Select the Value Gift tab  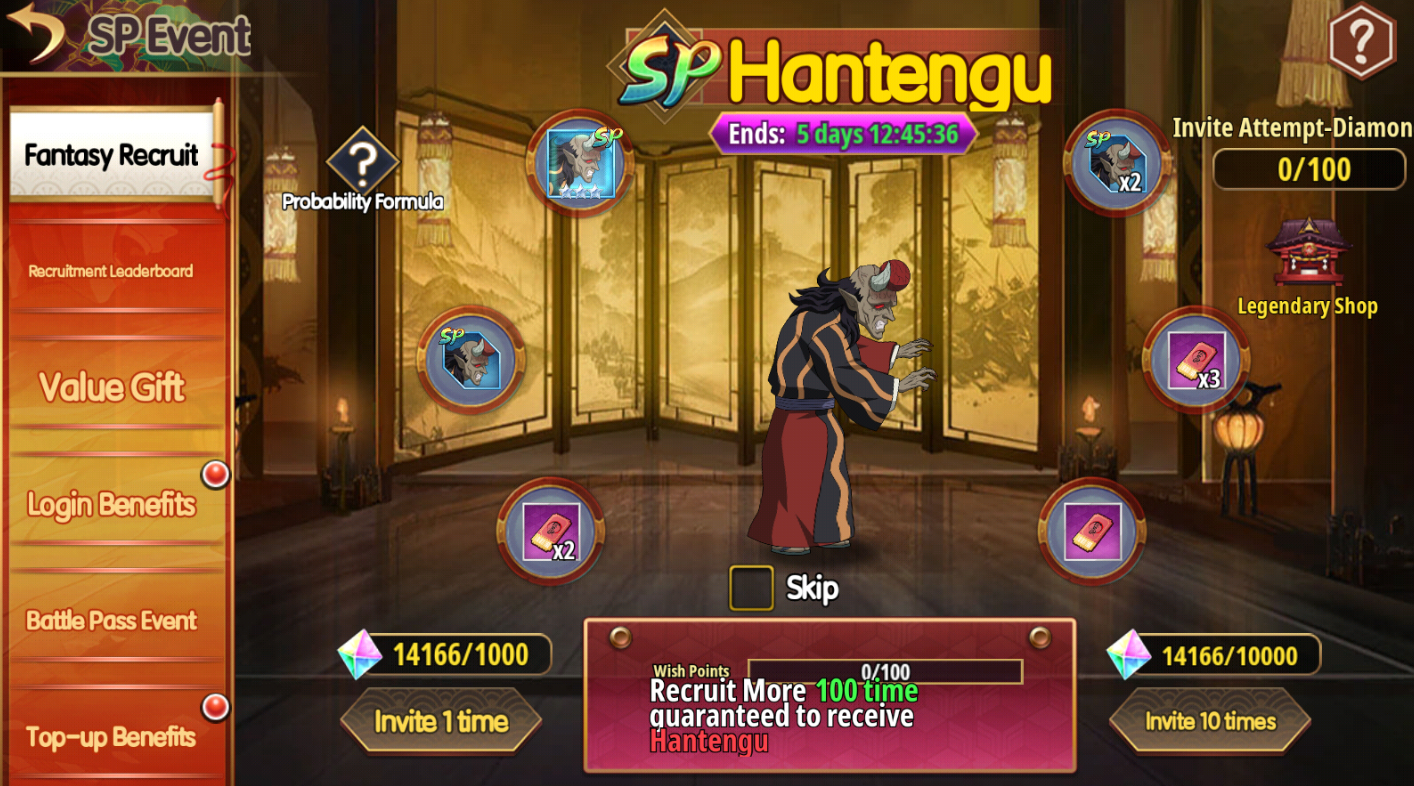pyautogui.click(x=111, y=387)
